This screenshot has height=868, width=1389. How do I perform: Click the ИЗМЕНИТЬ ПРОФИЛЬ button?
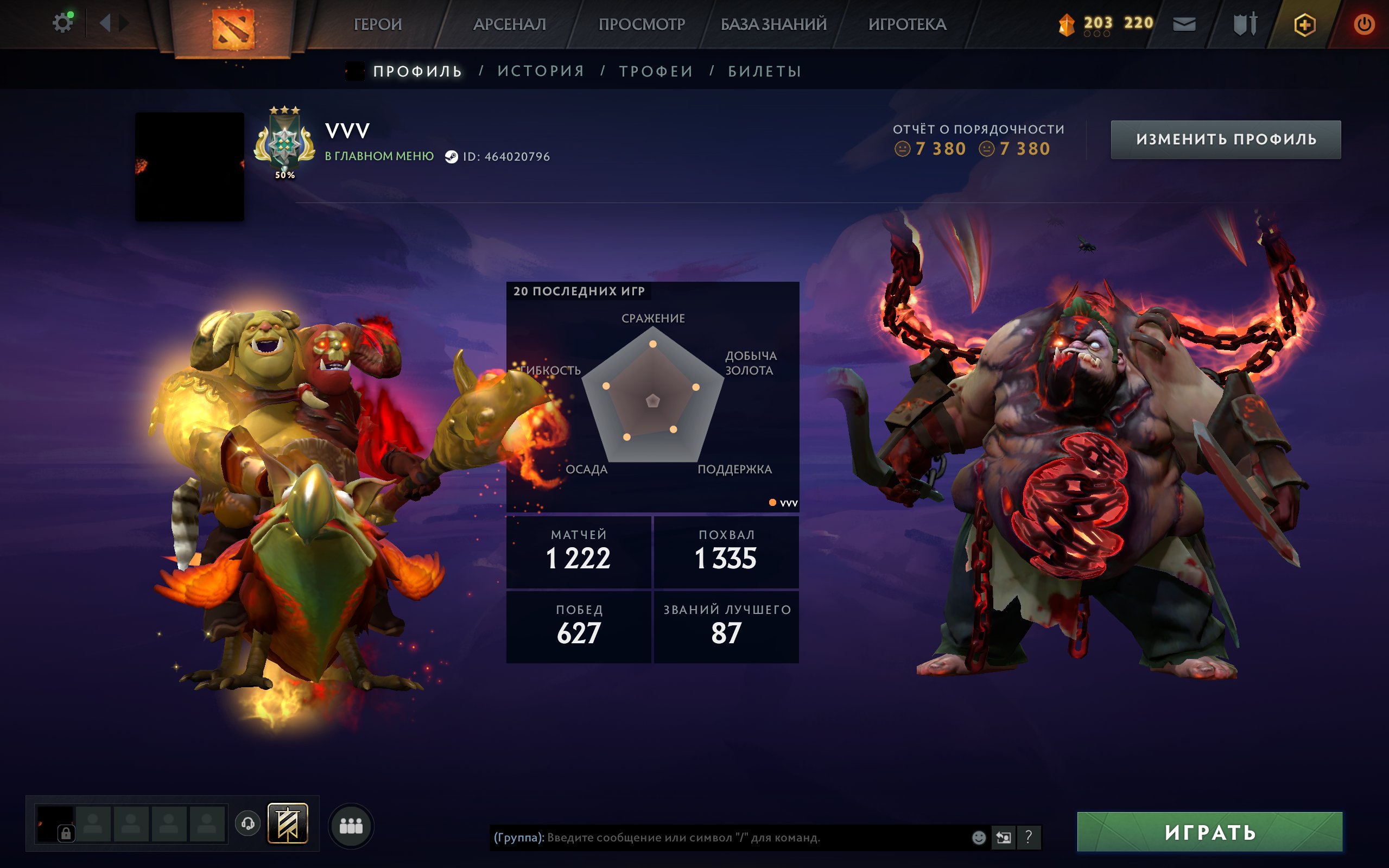tap(1226, 139)
